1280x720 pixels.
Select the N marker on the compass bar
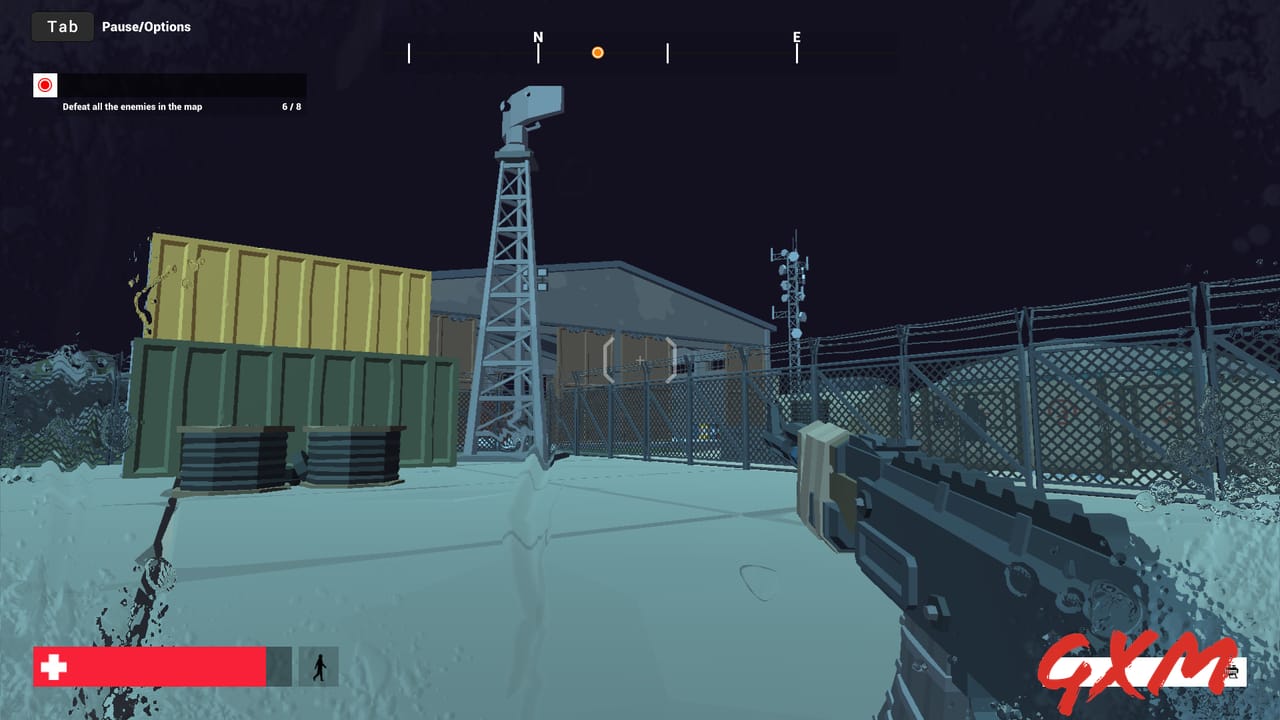pos(538,37)
